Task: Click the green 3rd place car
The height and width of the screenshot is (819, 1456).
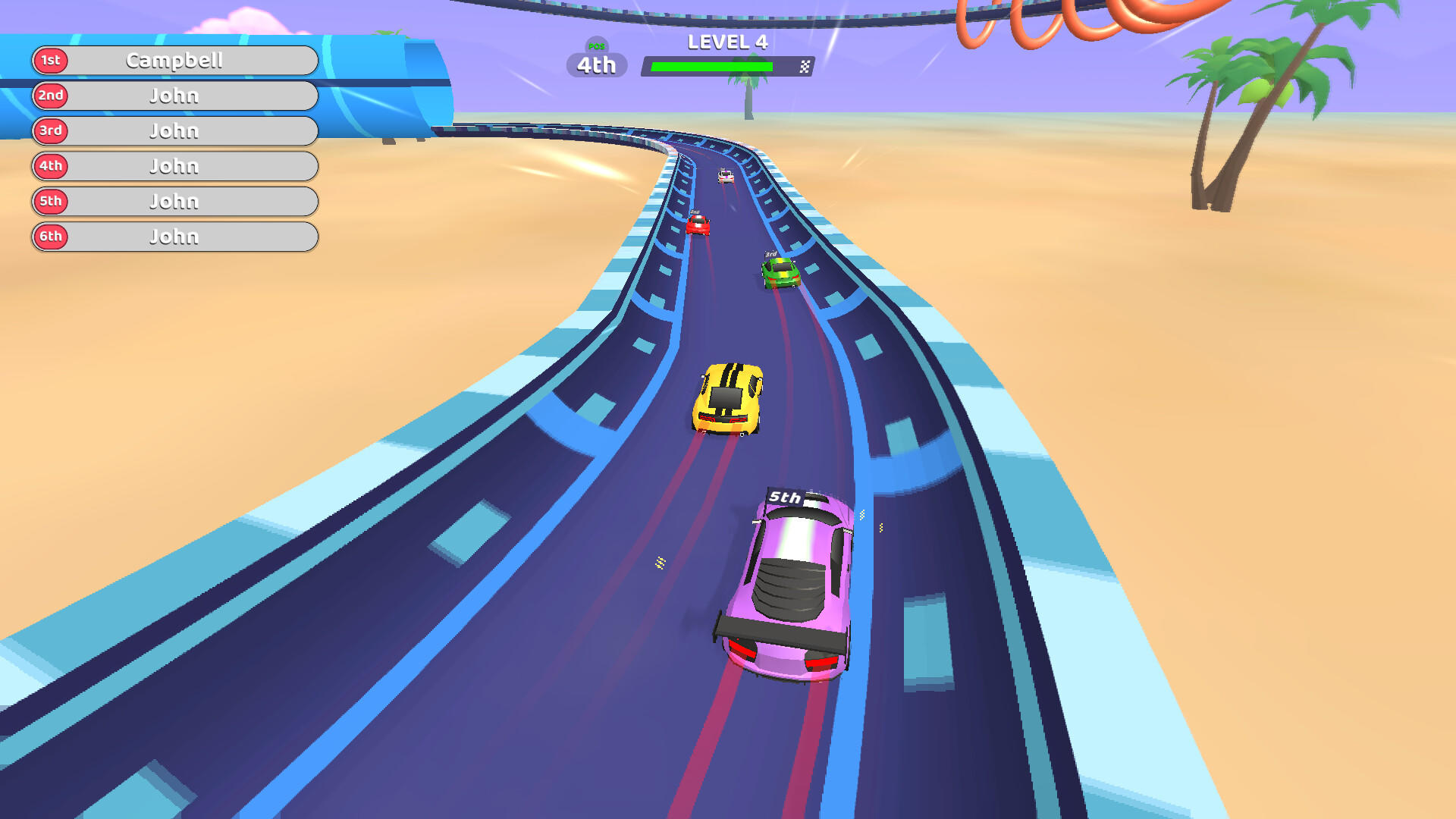Action: pos(780,273)
